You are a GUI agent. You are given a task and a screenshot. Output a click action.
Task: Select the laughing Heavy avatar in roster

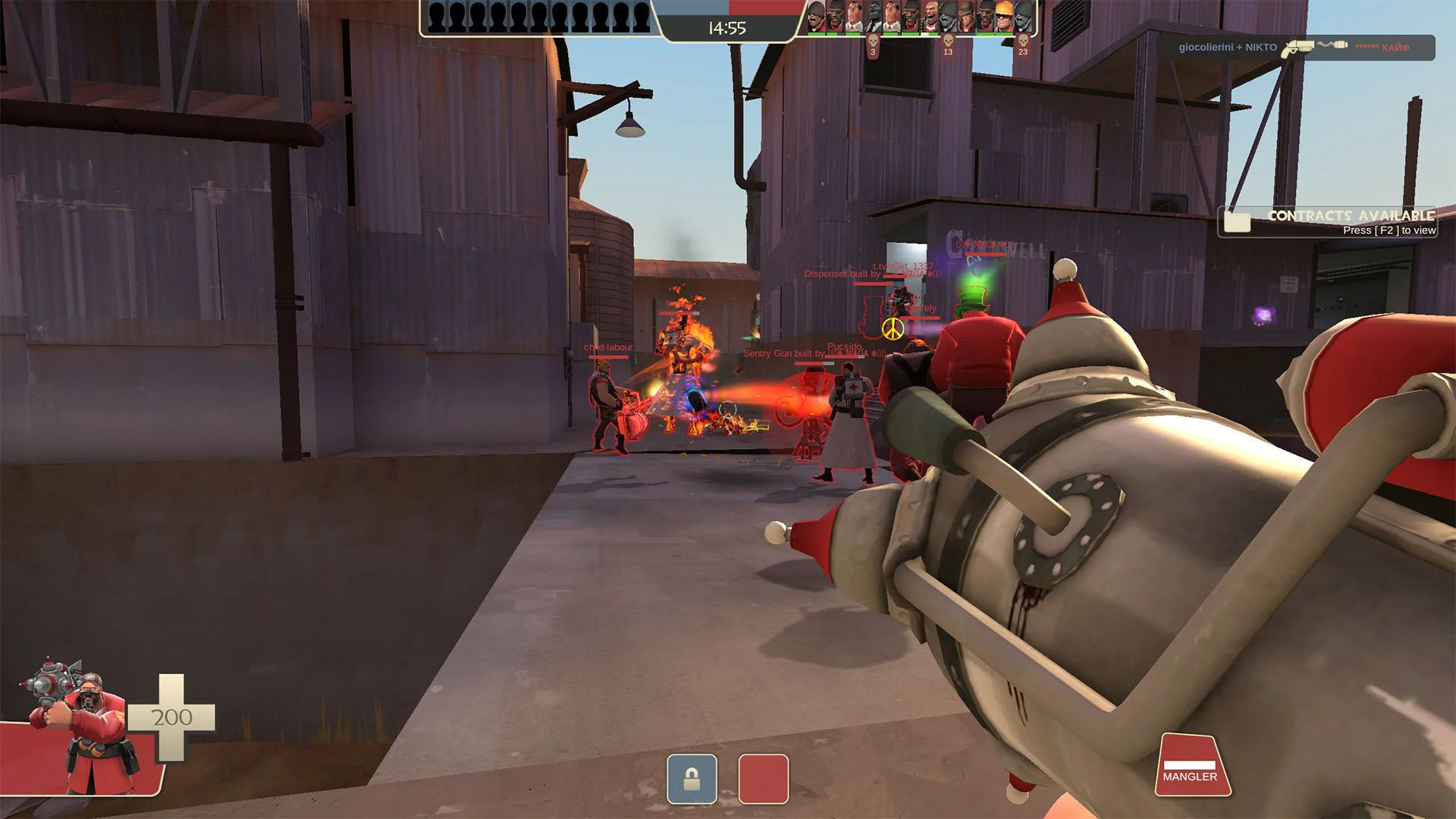click(932, 17)
